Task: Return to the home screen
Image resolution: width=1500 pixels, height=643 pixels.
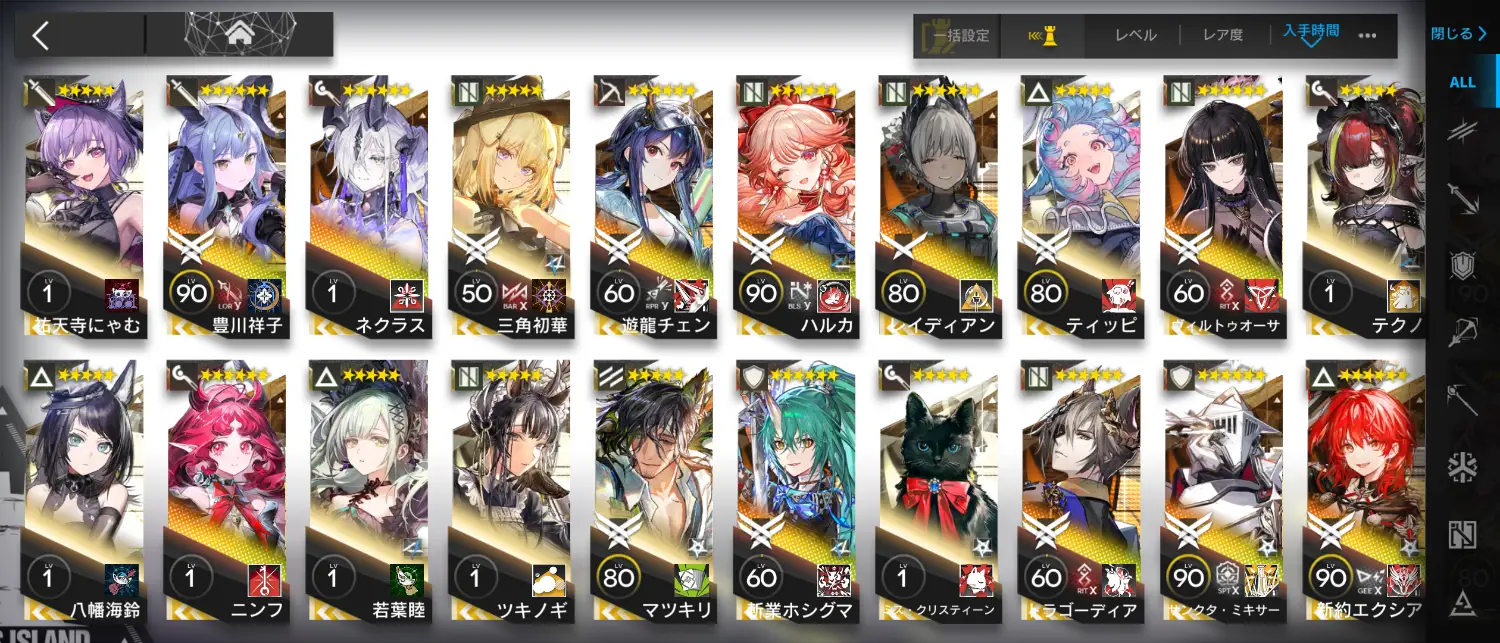Action: (x=239, y=35)
